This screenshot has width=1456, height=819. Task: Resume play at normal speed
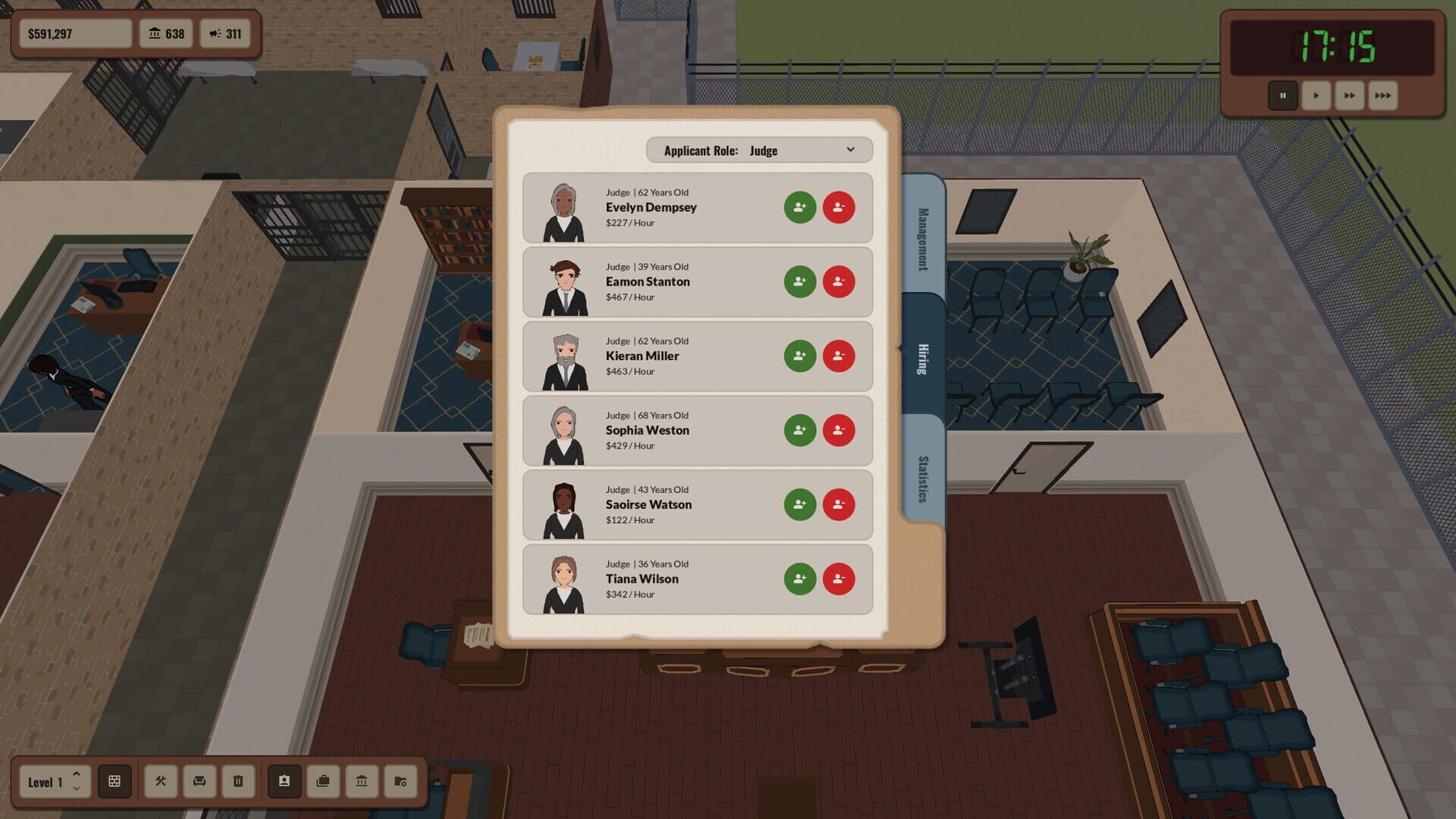[1316, 96]
